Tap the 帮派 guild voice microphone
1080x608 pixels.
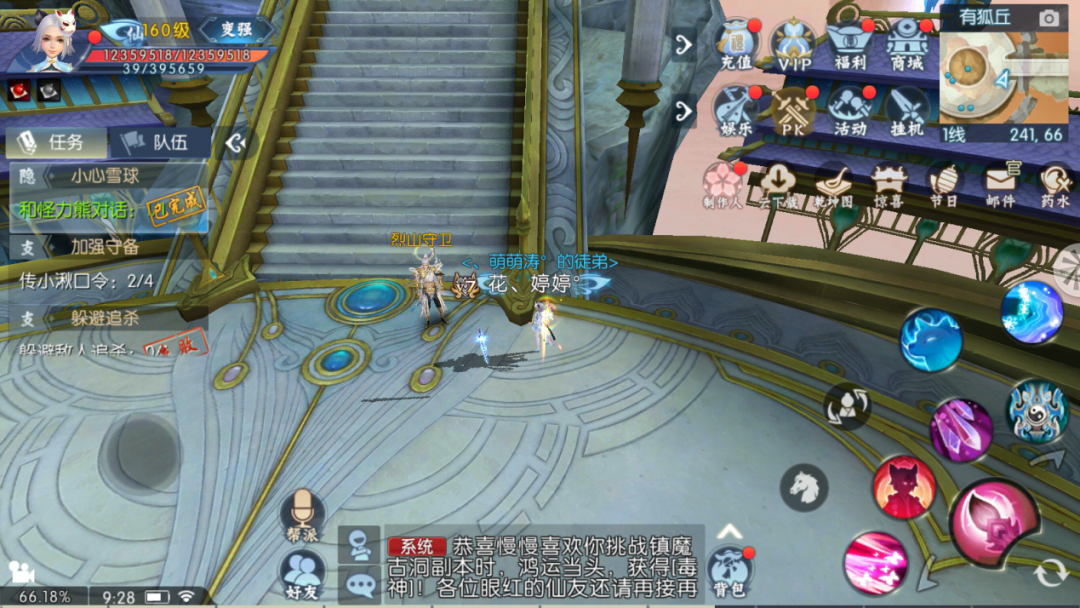pos(302,515)
